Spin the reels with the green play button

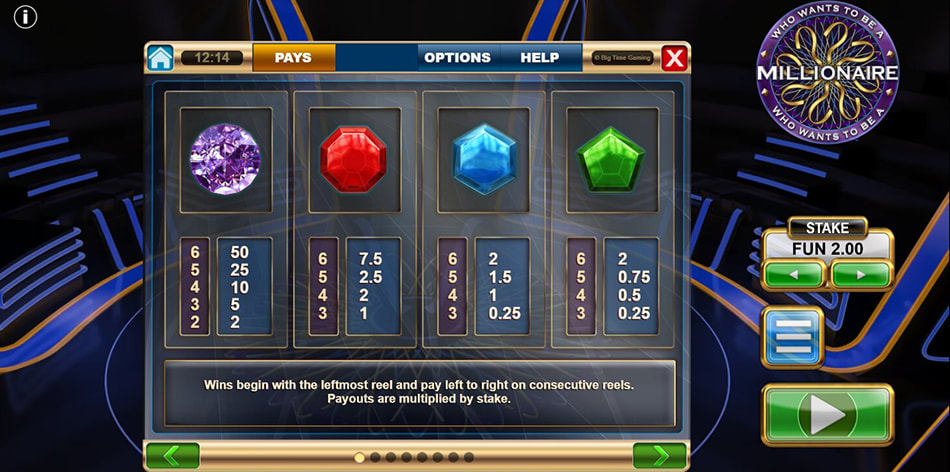(x=827, y=413)
